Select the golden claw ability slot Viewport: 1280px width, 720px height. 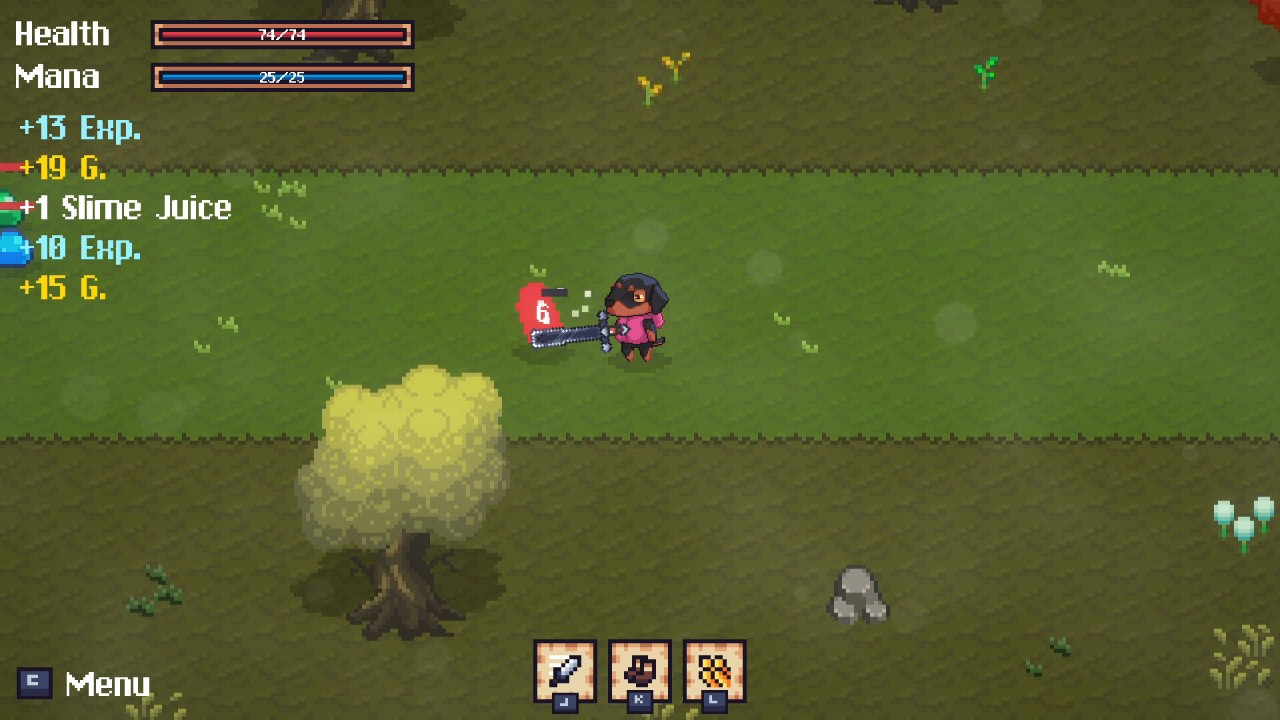coord(715,670)
